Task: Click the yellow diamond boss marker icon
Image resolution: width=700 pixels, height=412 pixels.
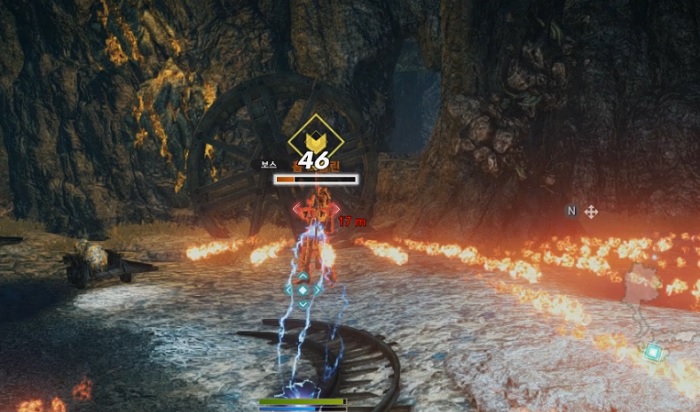Action: 315,137
